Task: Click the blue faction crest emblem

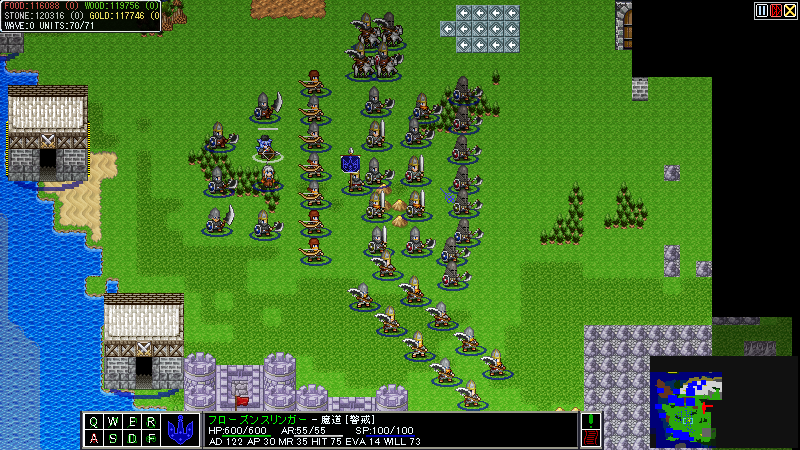Action: 181,429
